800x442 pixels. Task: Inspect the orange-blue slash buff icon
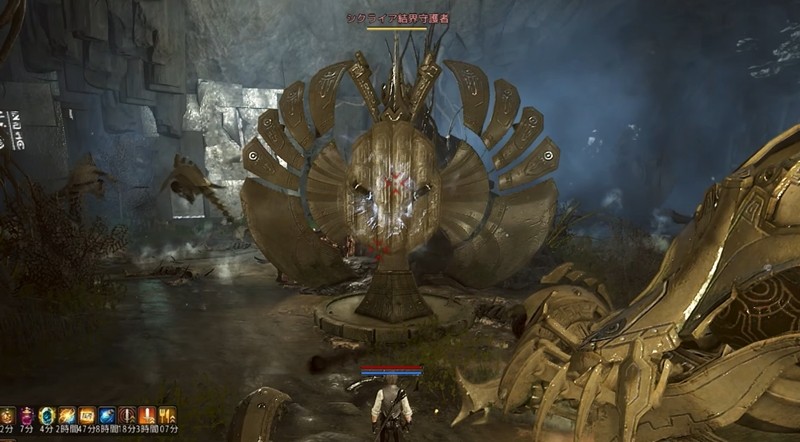[67, 414]
